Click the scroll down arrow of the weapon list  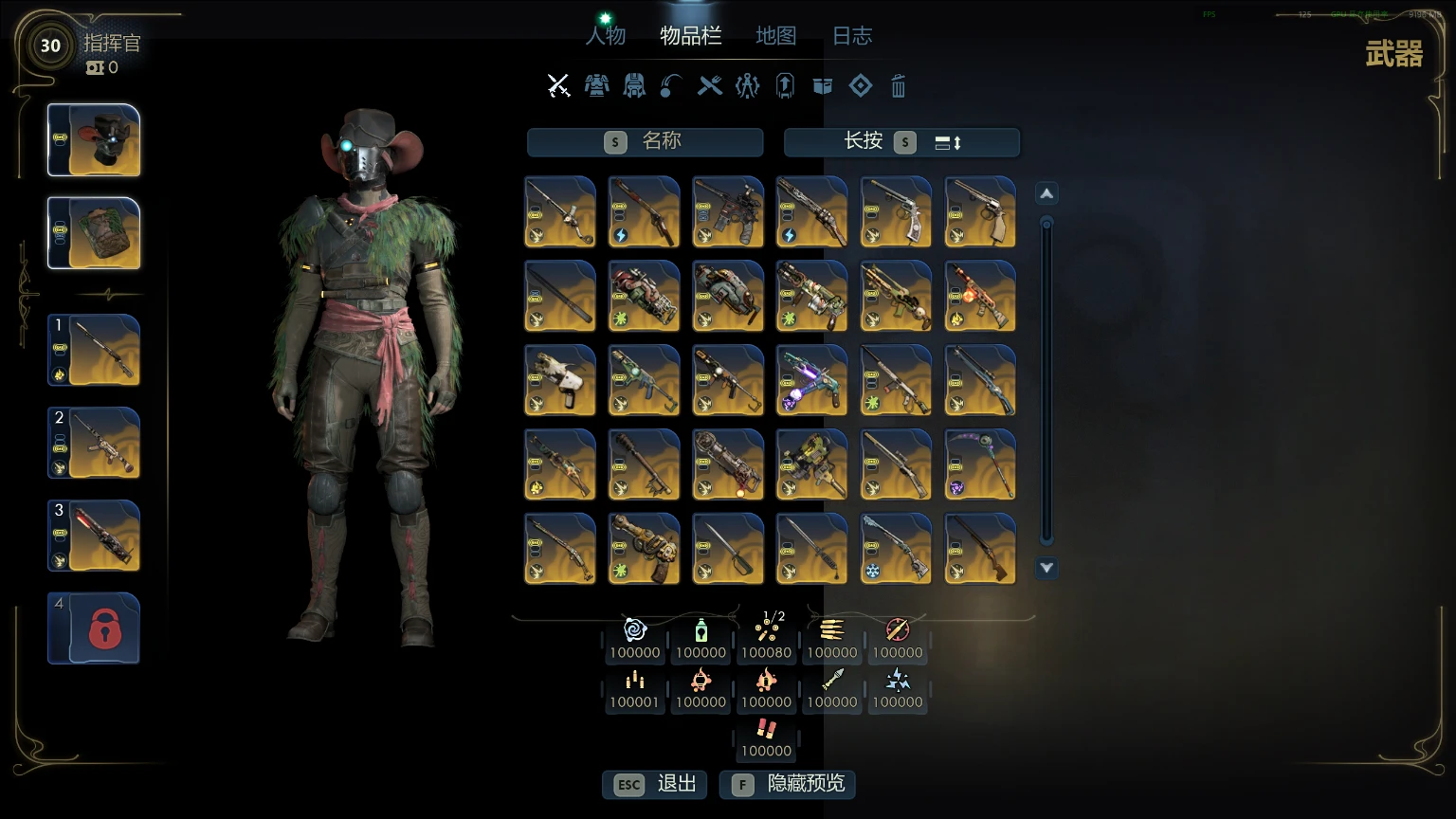(x=1046, y=568)
